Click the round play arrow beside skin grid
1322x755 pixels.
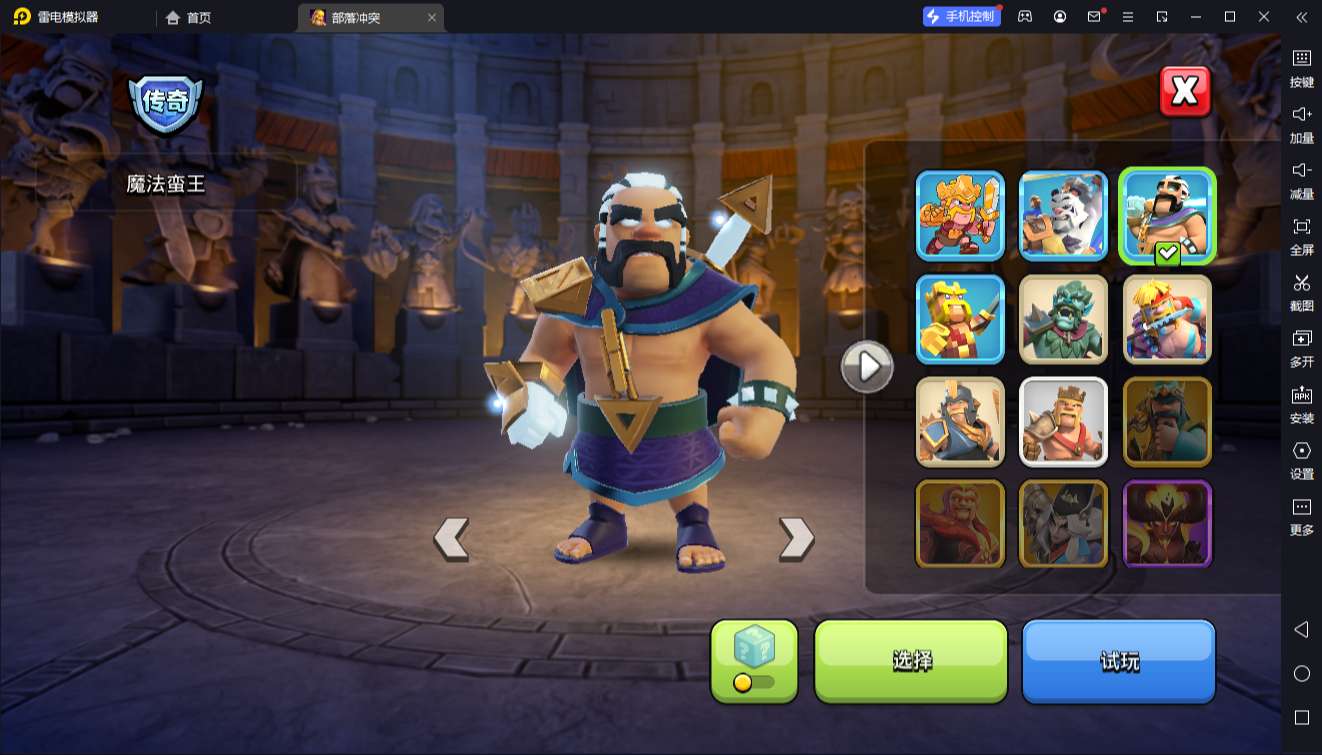[x=866, y=367]
